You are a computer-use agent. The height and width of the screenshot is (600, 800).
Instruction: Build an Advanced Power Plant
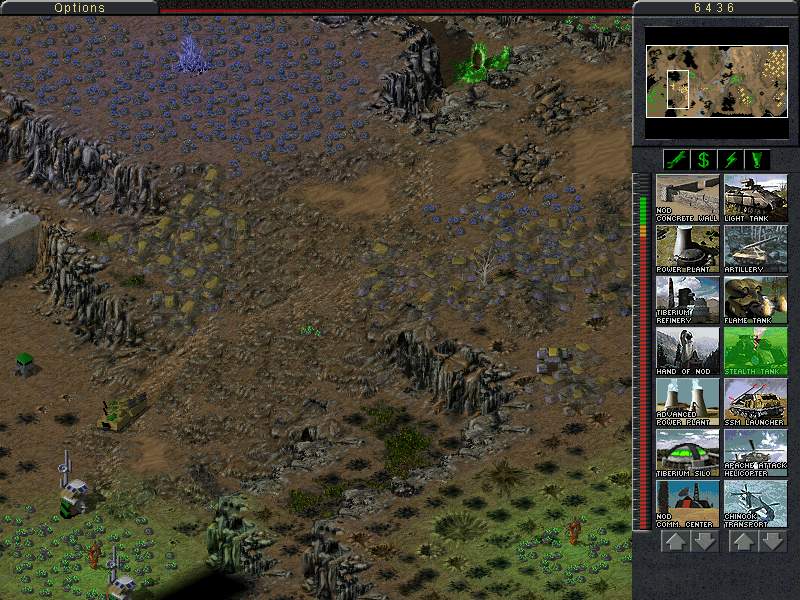pos(687,401)
